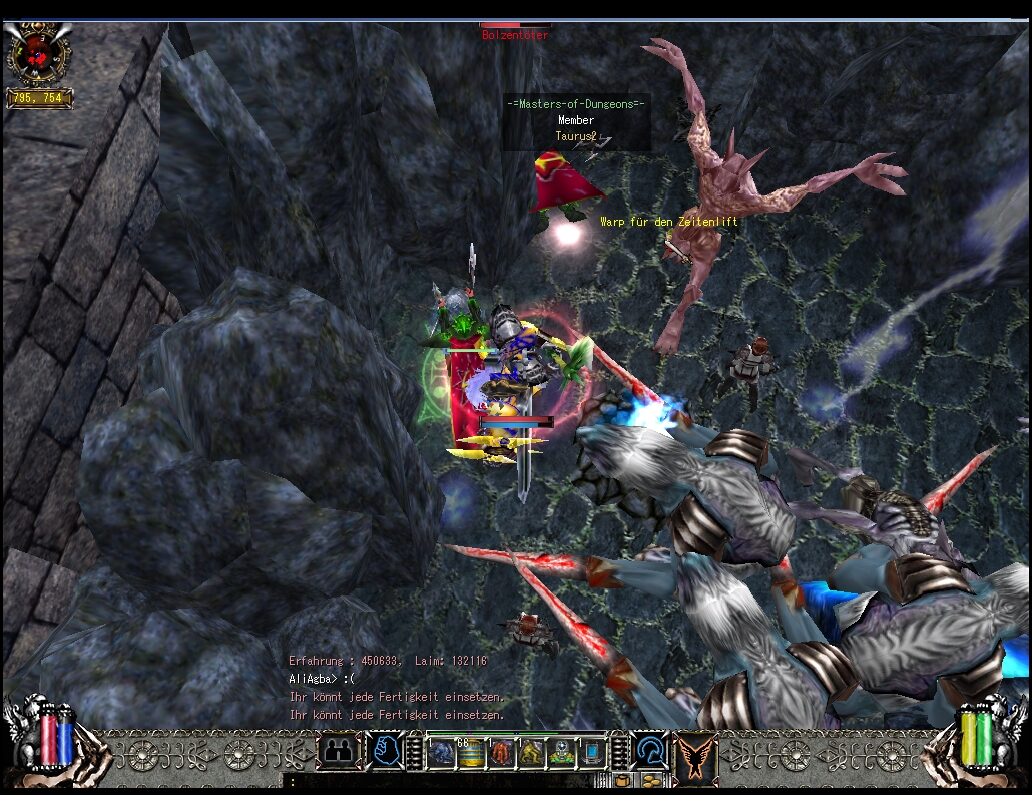
Task: Click the two-silhouettes party icon
Action: click(x=338, y=751)
